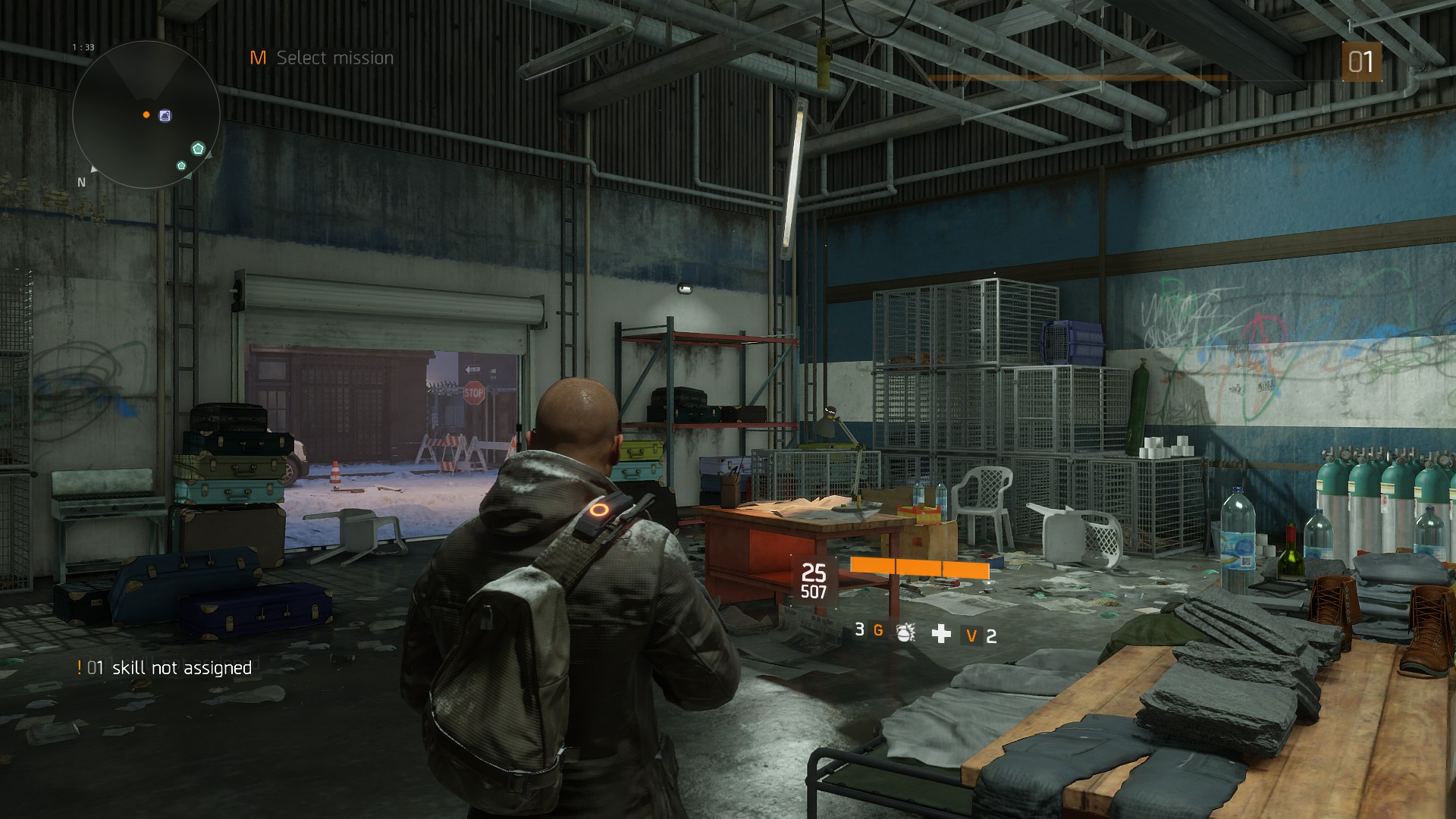Open the Select mission objective tracker
This screenshot has width=1456, height=819.
(x=322, y=58)
